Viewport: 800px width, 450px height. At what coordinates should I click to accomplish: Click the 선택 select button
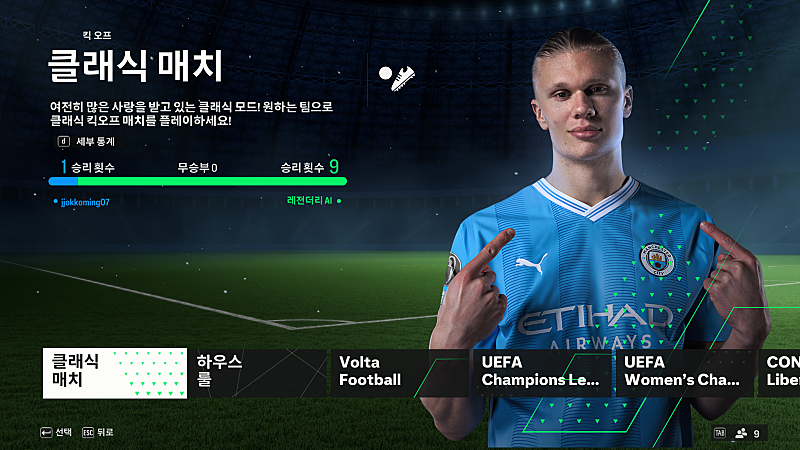[x=56, y=432]
